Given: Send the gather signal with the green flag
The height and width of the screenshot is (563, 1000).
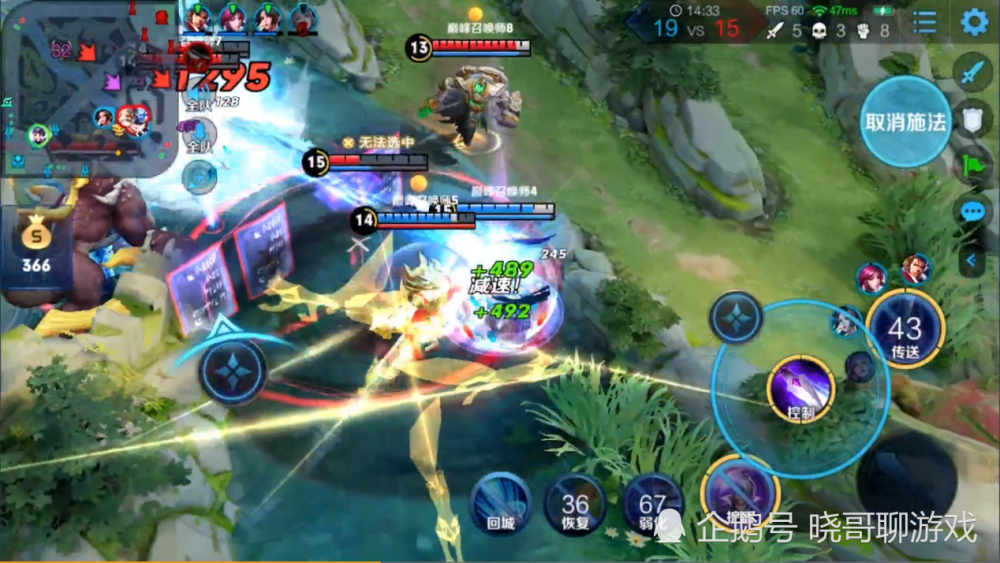Looking at the screenshot, I should point(973,166).
